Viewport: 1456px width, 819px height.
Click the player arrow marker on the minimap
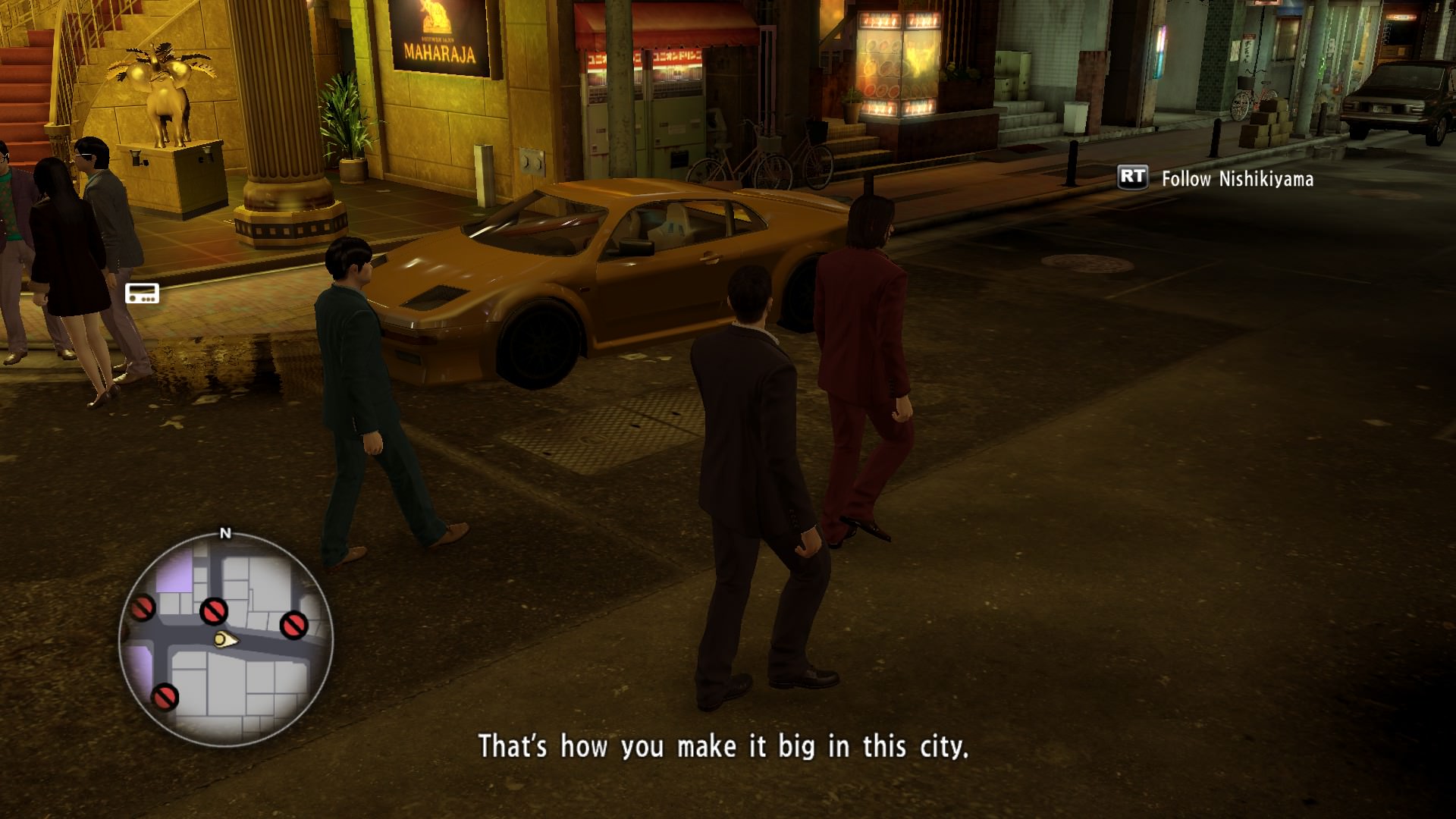pyautogui.click(x=225, y=640)
